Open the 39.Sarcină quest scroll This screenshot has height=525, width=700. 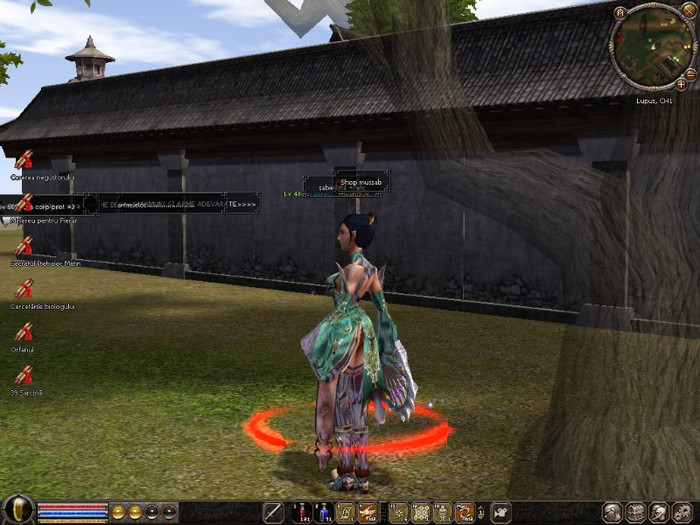pyautogui.click(x=23, y=375)
